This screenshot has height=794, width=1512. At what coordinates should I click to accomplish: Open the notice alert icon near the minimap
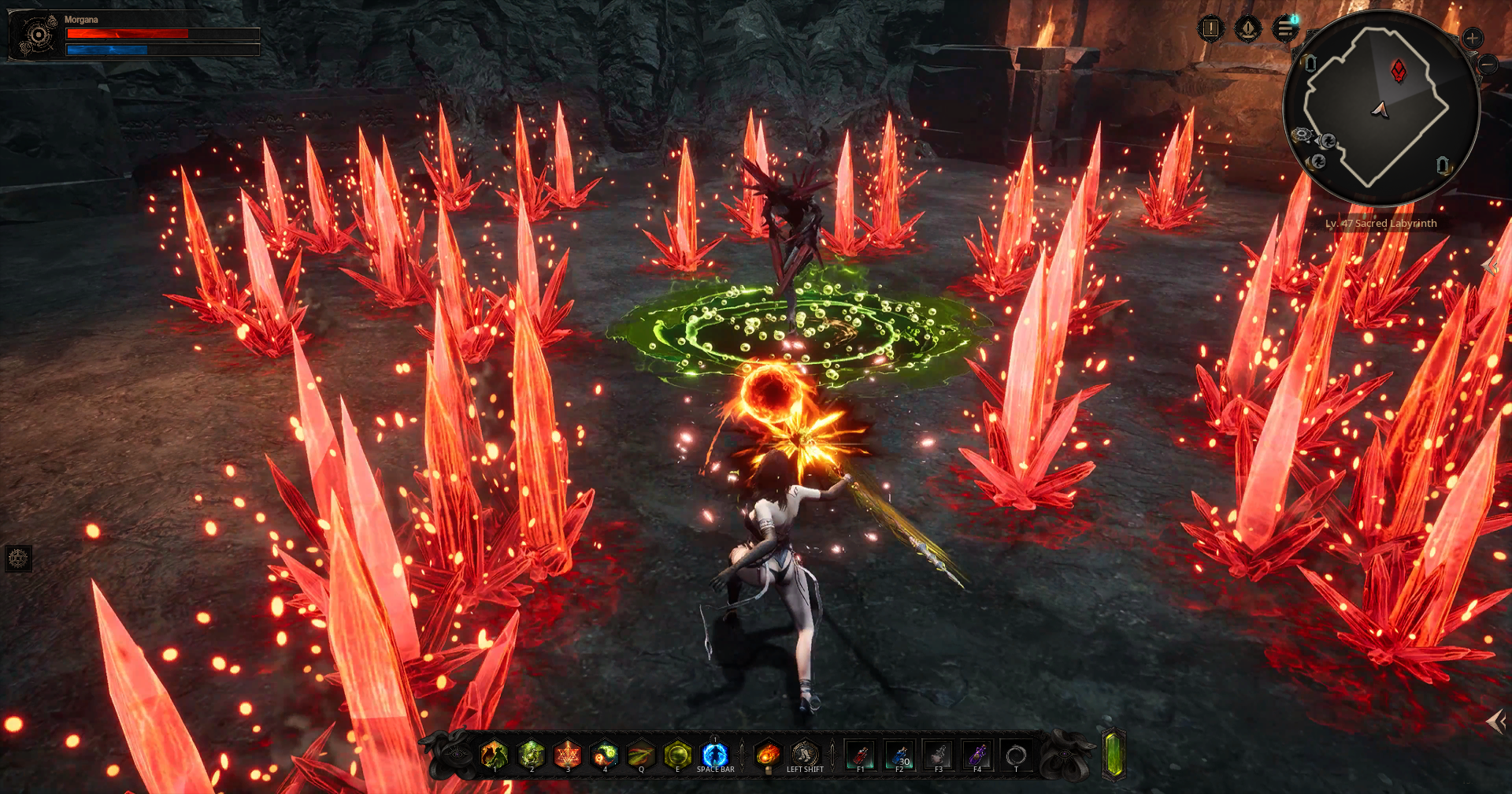click(1210, 28)
